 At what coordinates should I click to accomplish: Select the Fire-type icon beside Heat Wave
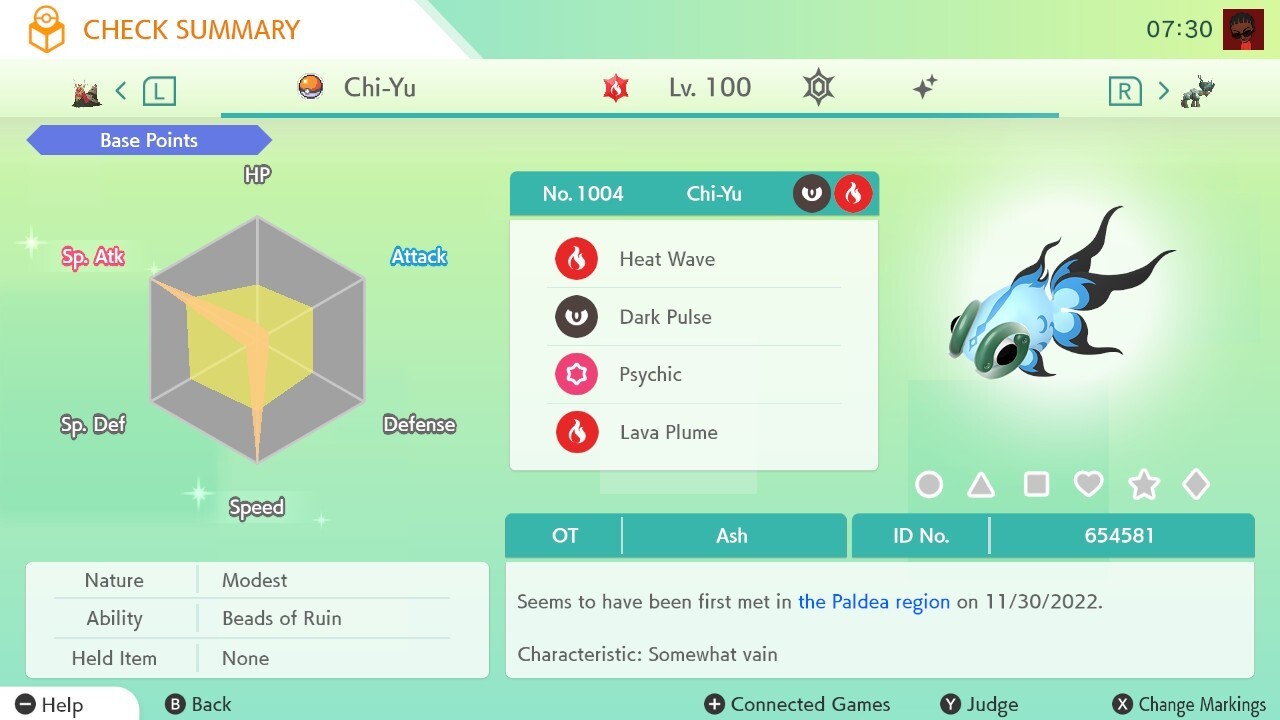577,258
